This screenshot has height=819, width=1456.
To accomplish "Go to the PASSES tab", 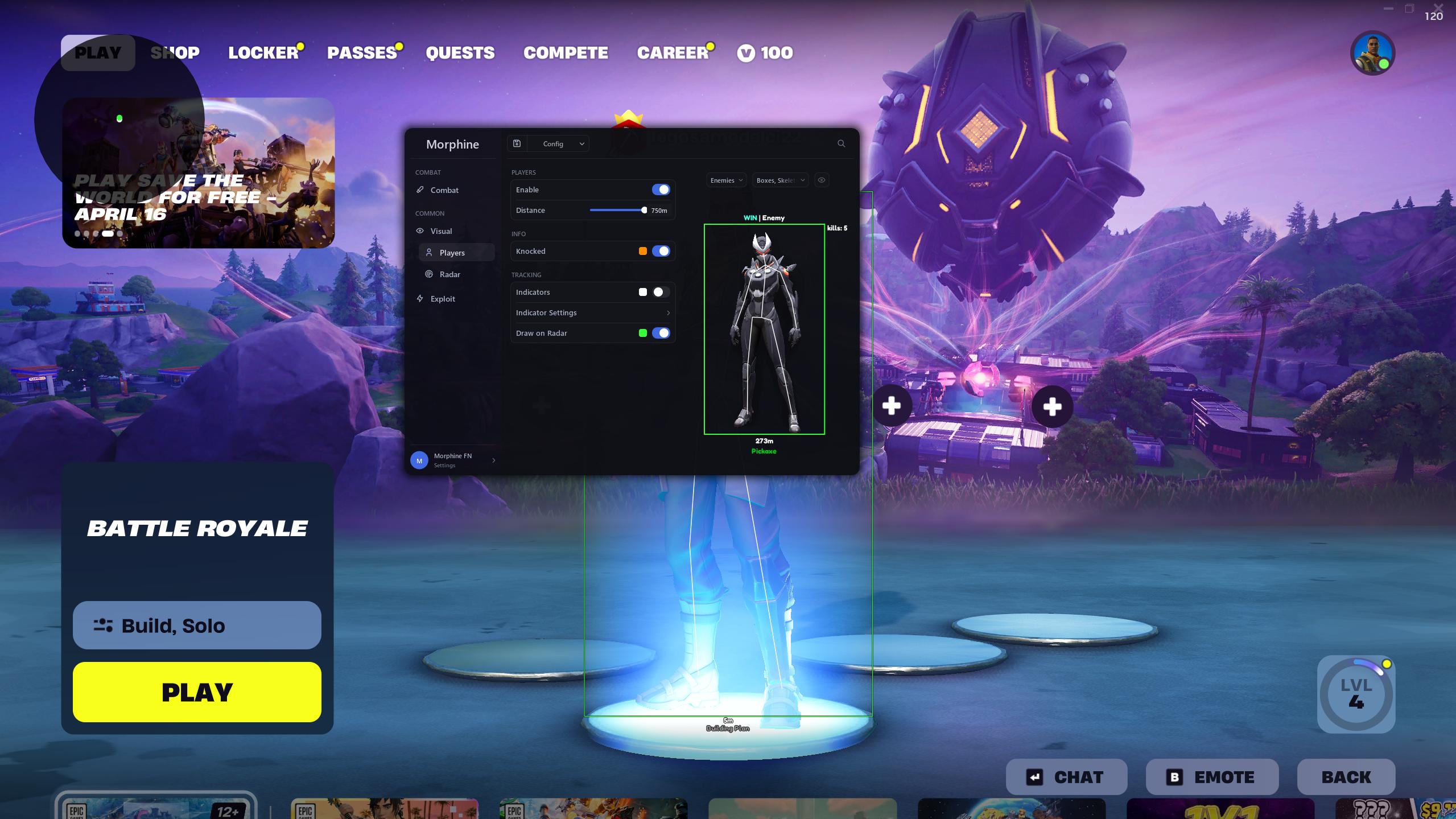I will 362,53.
